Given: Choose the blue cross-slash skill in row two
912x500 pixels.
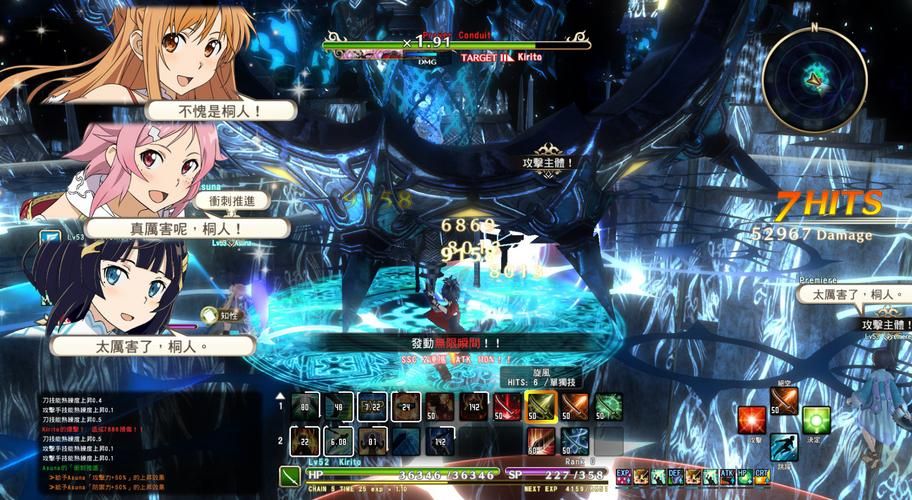Looking at the screenshot, I should 574,440.
